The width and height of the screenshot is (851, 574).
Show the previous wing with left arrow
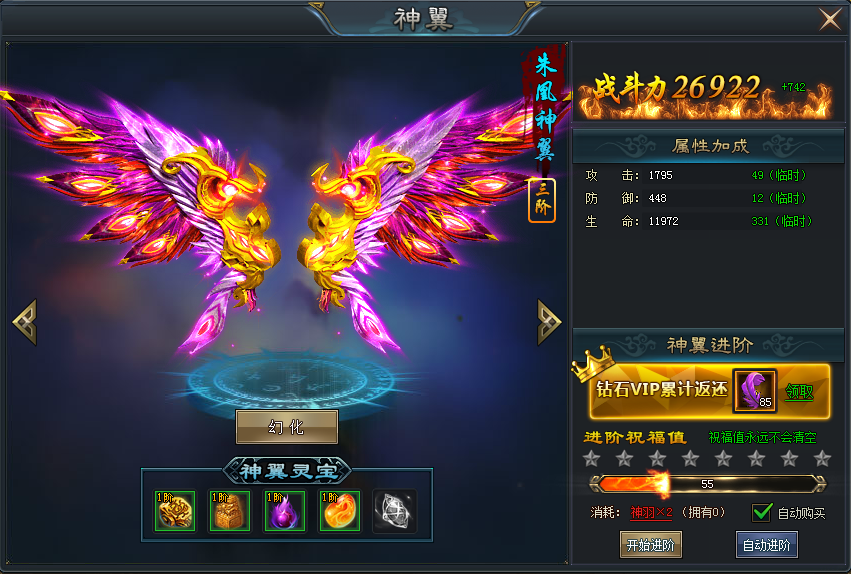24,321
